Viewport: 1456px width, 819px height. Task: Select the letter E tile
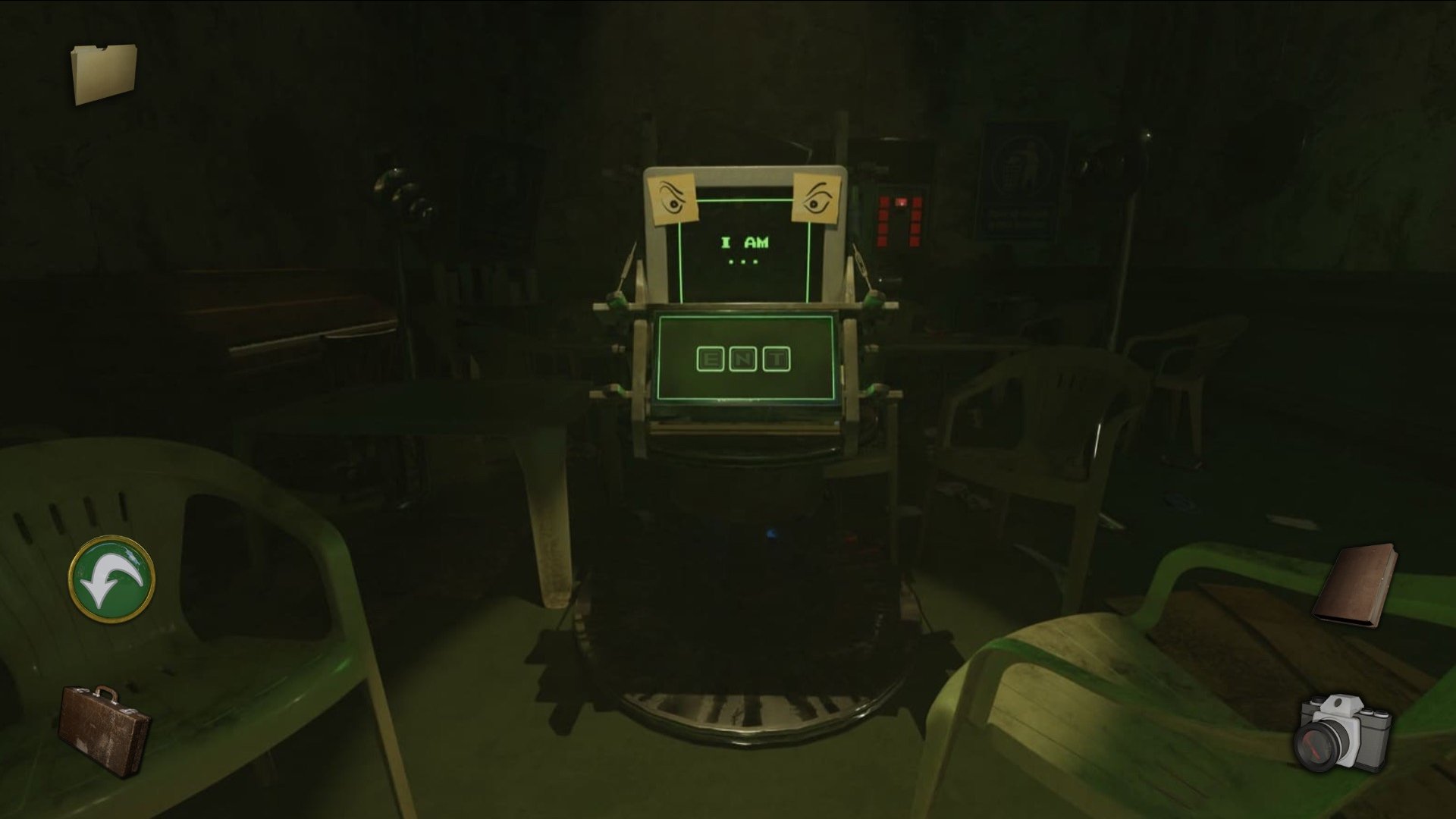click(x=711, y=359)
